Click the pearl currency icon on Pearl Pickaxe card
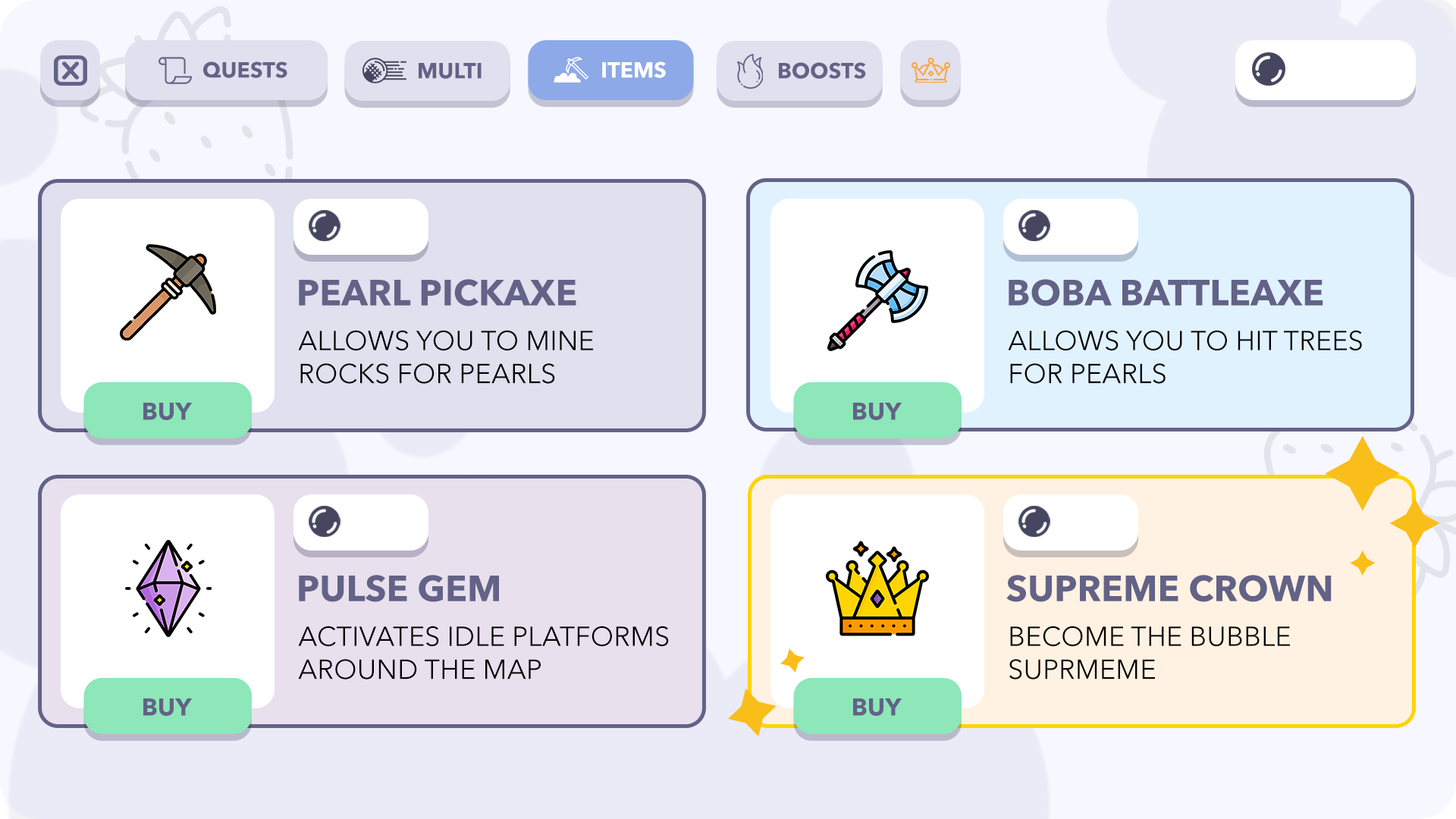 tap(326, 225)
